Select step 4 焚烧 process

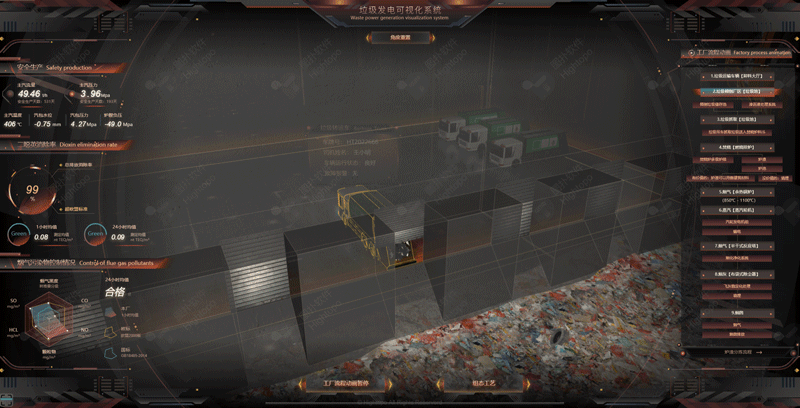[736, 146]
